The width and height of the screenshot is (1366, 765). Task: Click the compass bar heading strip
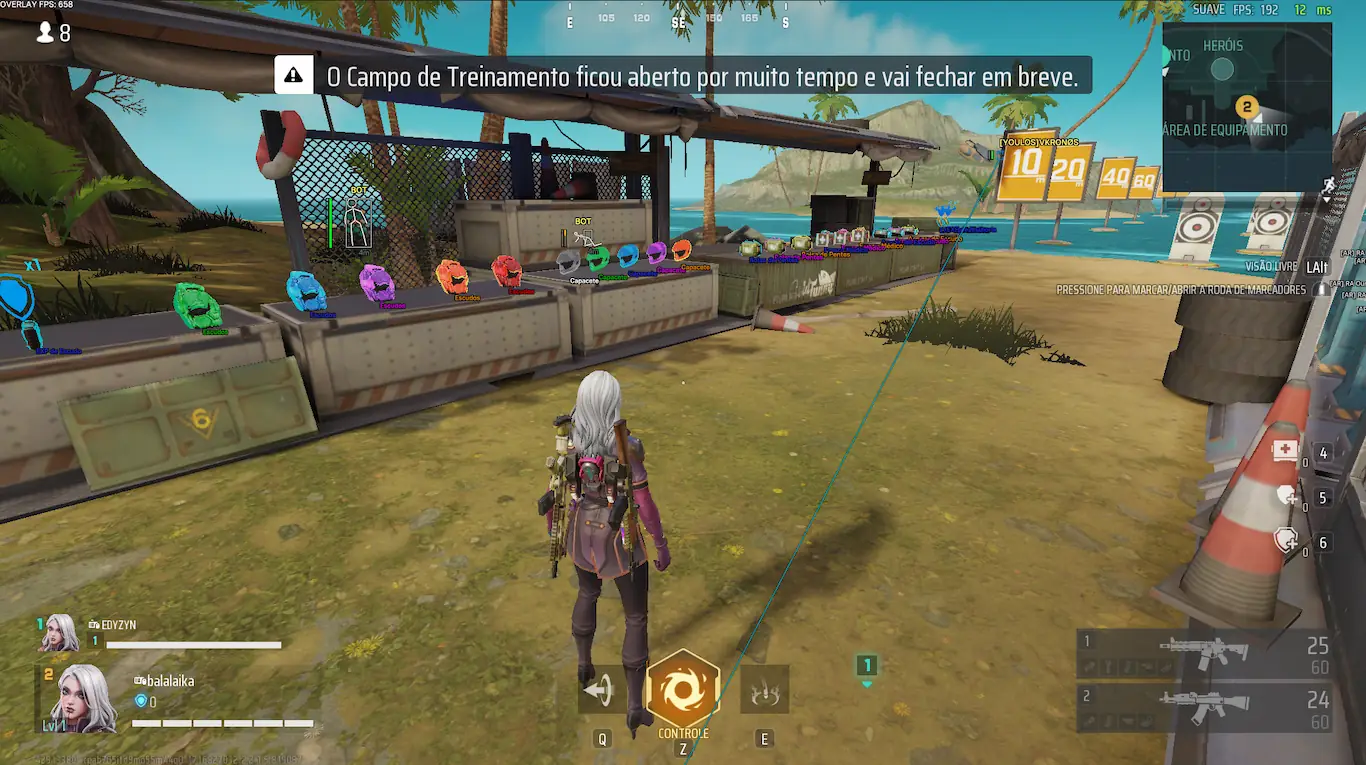click(678, 19)
